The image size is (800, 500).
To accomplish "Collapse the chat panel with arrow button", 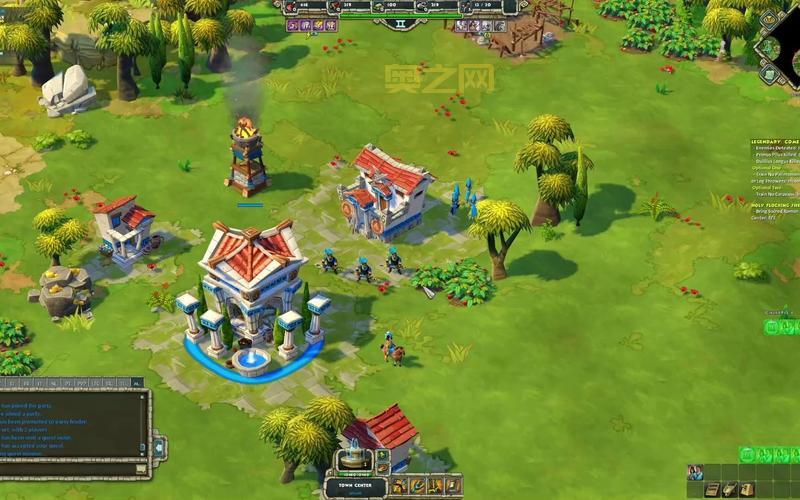I will coord(158,445).
